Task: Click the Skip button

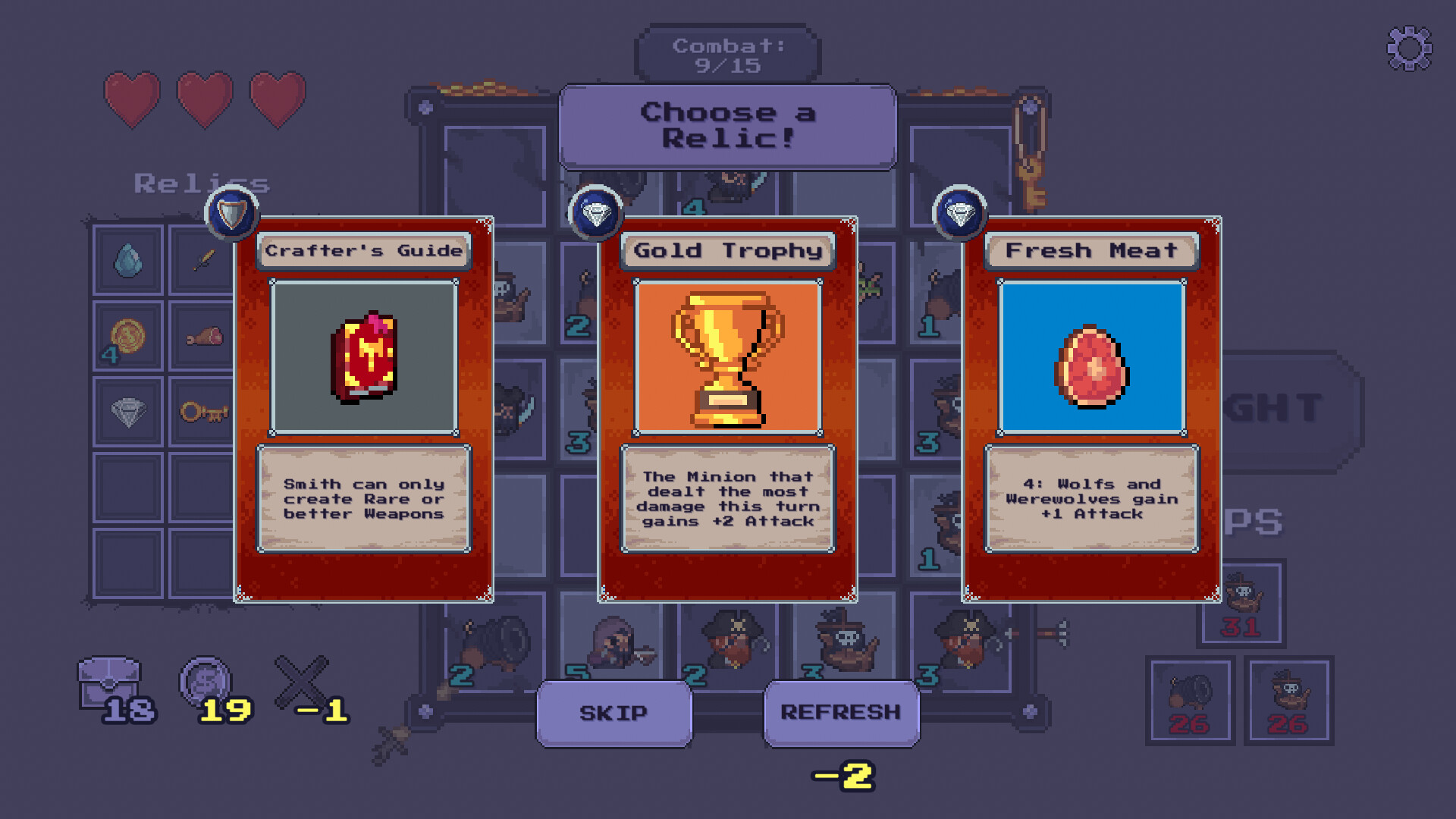Action: click(613, 713)
